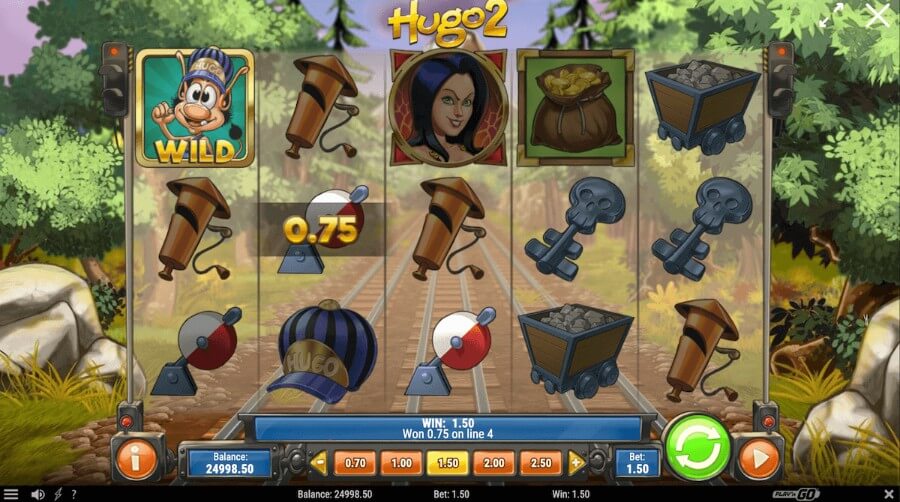The height and width of the screenshot is (502, 900).
Task: Toggle sound with the speaker icon
Action: tap(38, 494)
